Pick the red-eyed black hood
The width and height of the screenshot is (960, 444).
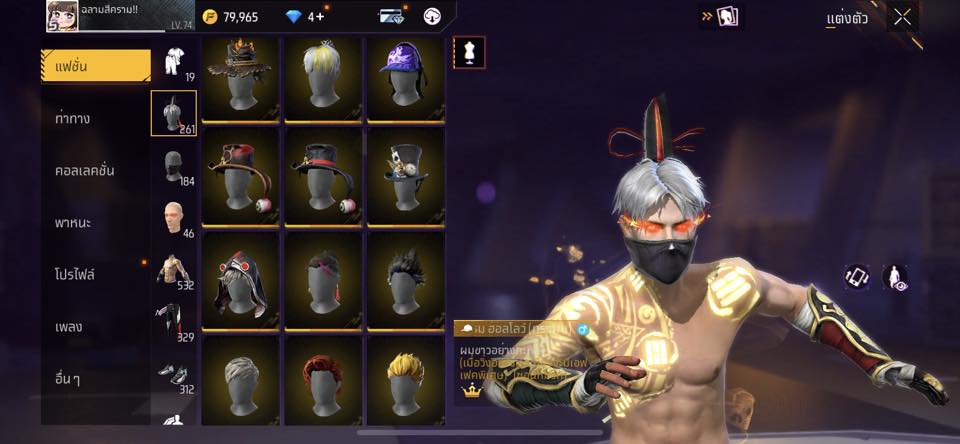coord(240,280)
